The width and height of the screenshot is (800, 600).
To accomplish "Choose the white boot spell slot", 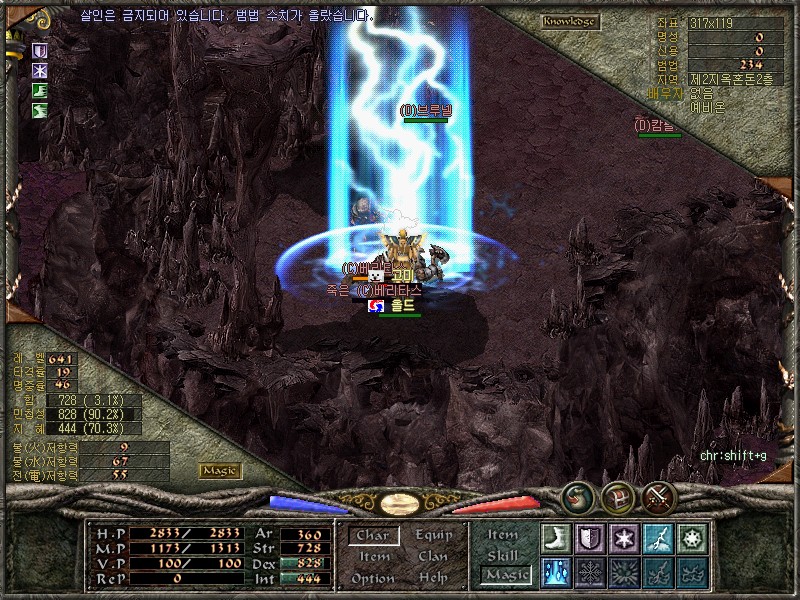I will 556,538.
